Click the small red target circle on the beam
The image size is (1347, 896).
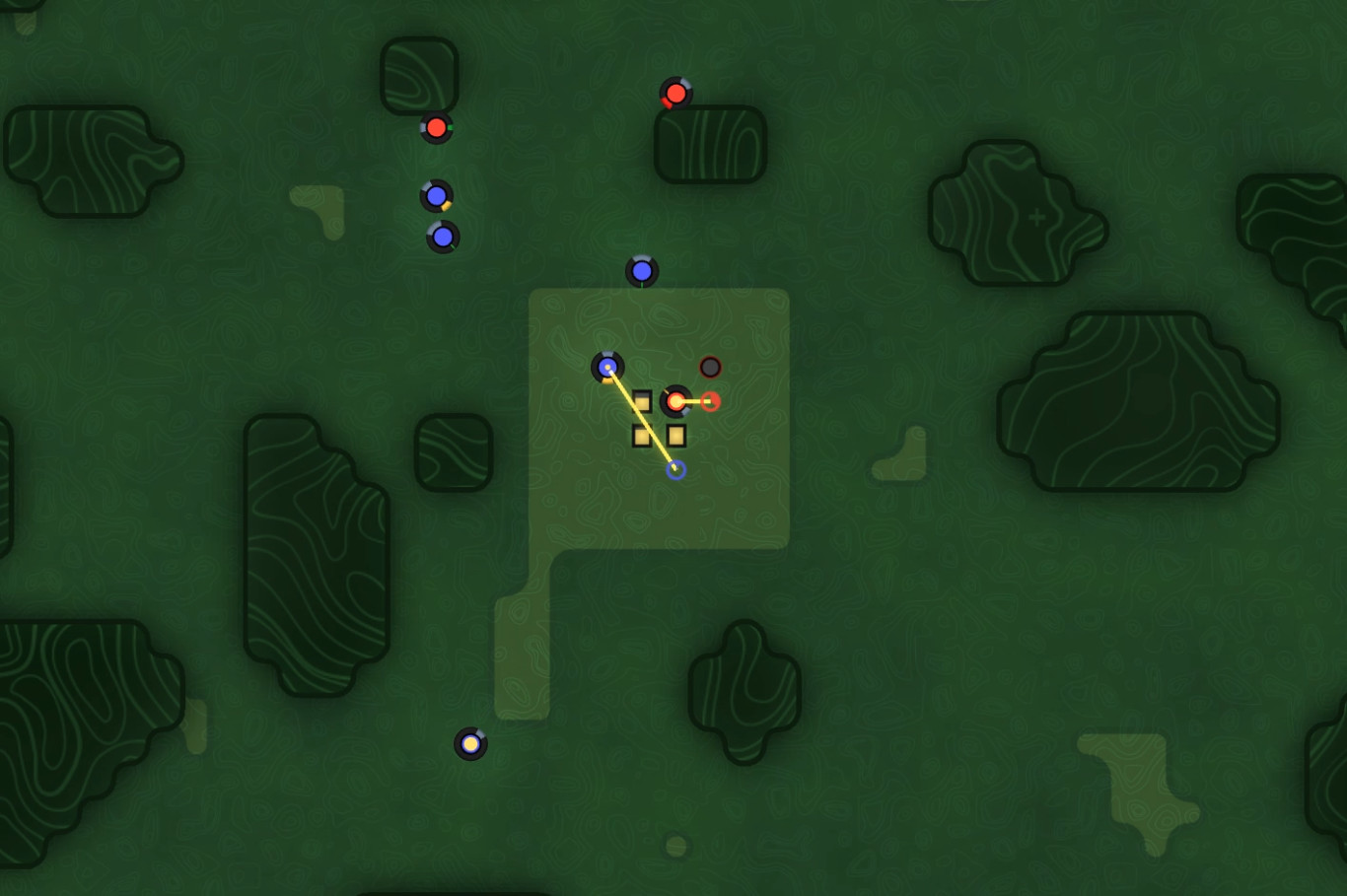(x=713, y=400)
